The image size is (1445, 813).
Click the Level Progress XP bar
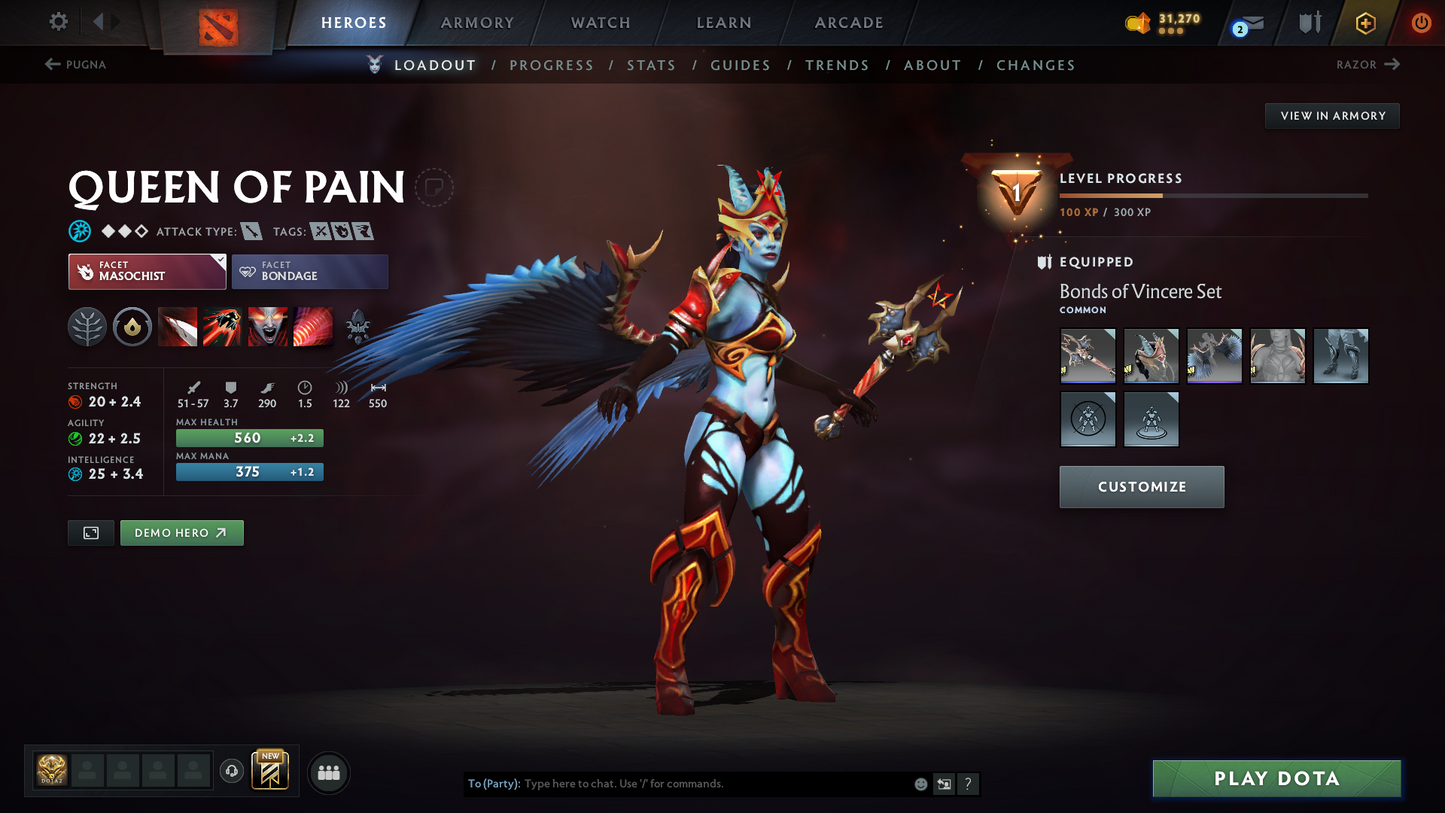1213,195
